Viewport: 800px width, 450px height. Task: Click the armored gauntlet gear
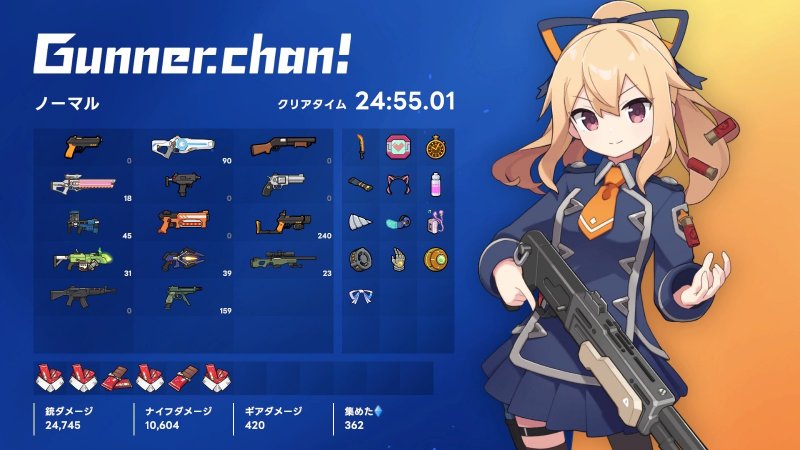pos(397,259)
